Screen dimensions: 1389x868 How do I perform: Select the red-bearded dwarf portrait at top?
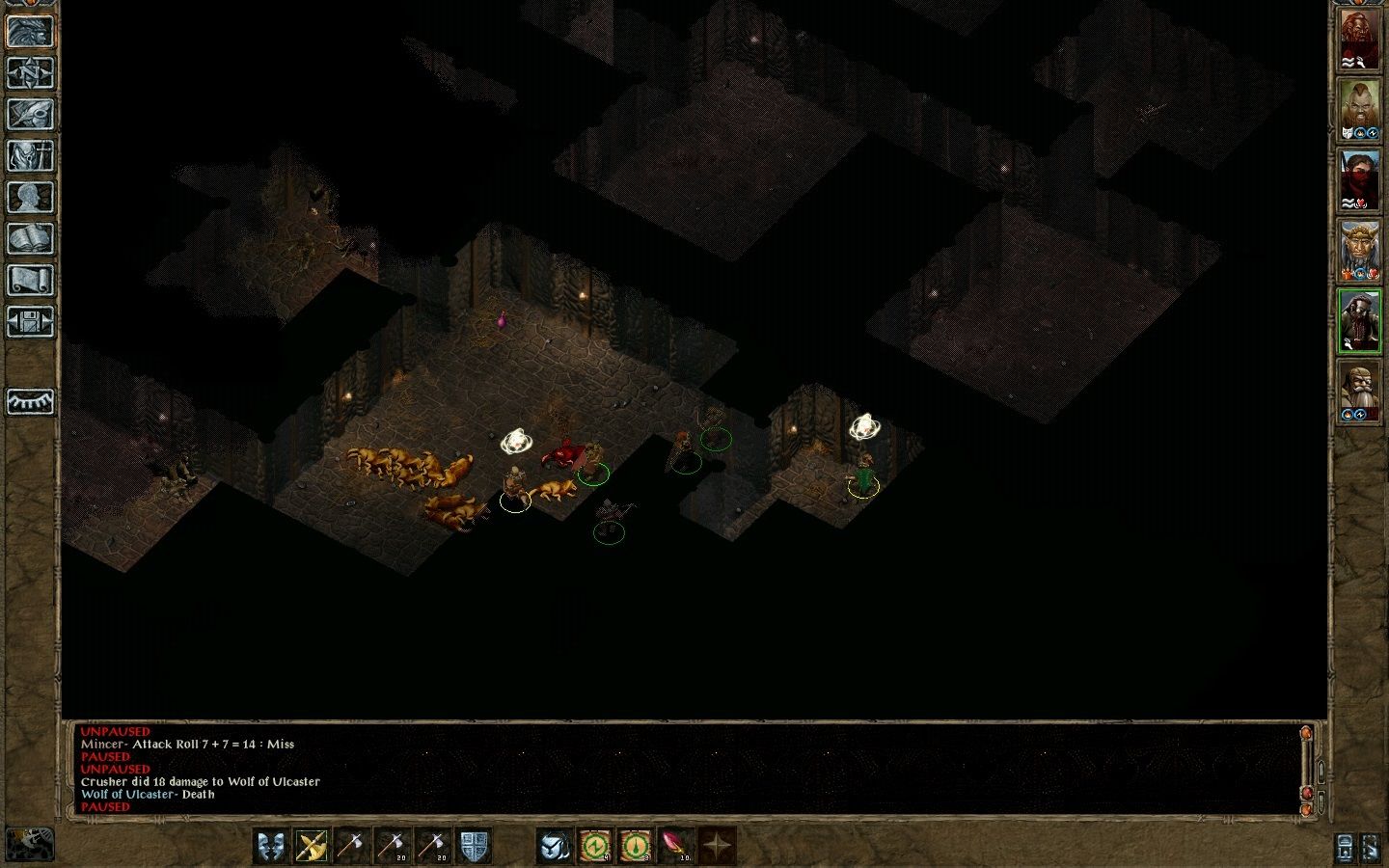1359,41
